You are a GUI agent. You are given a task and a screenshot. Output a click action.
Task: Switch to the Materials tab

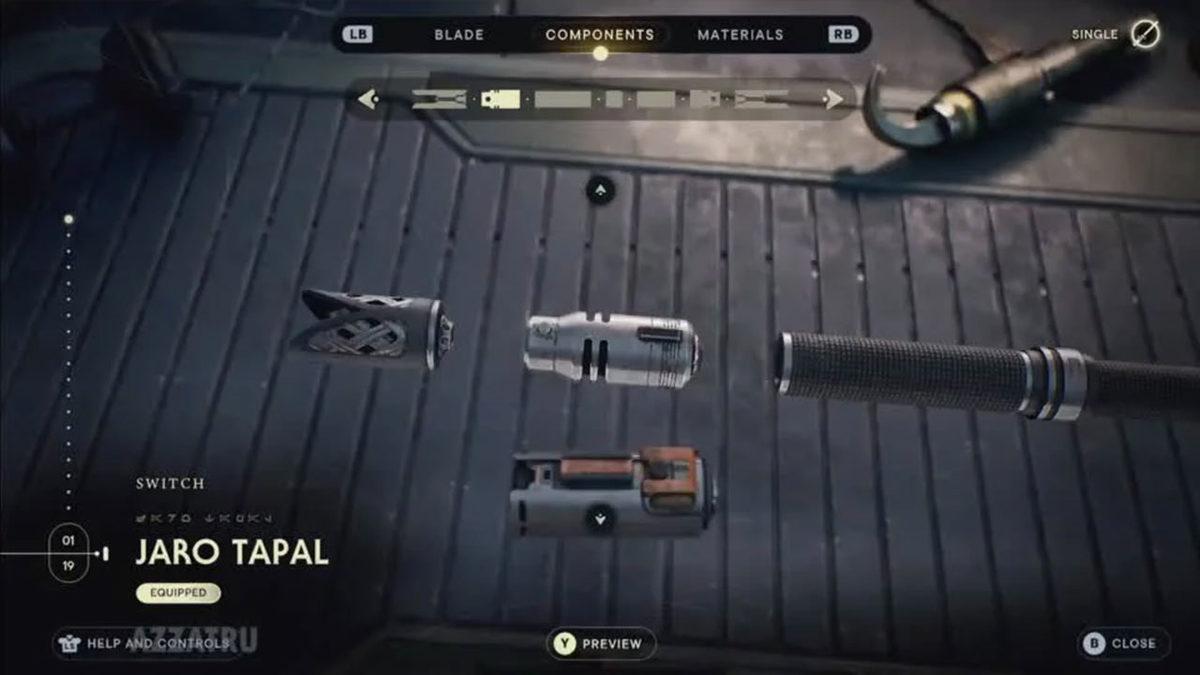pyautogui.click(x=740, y=35)
